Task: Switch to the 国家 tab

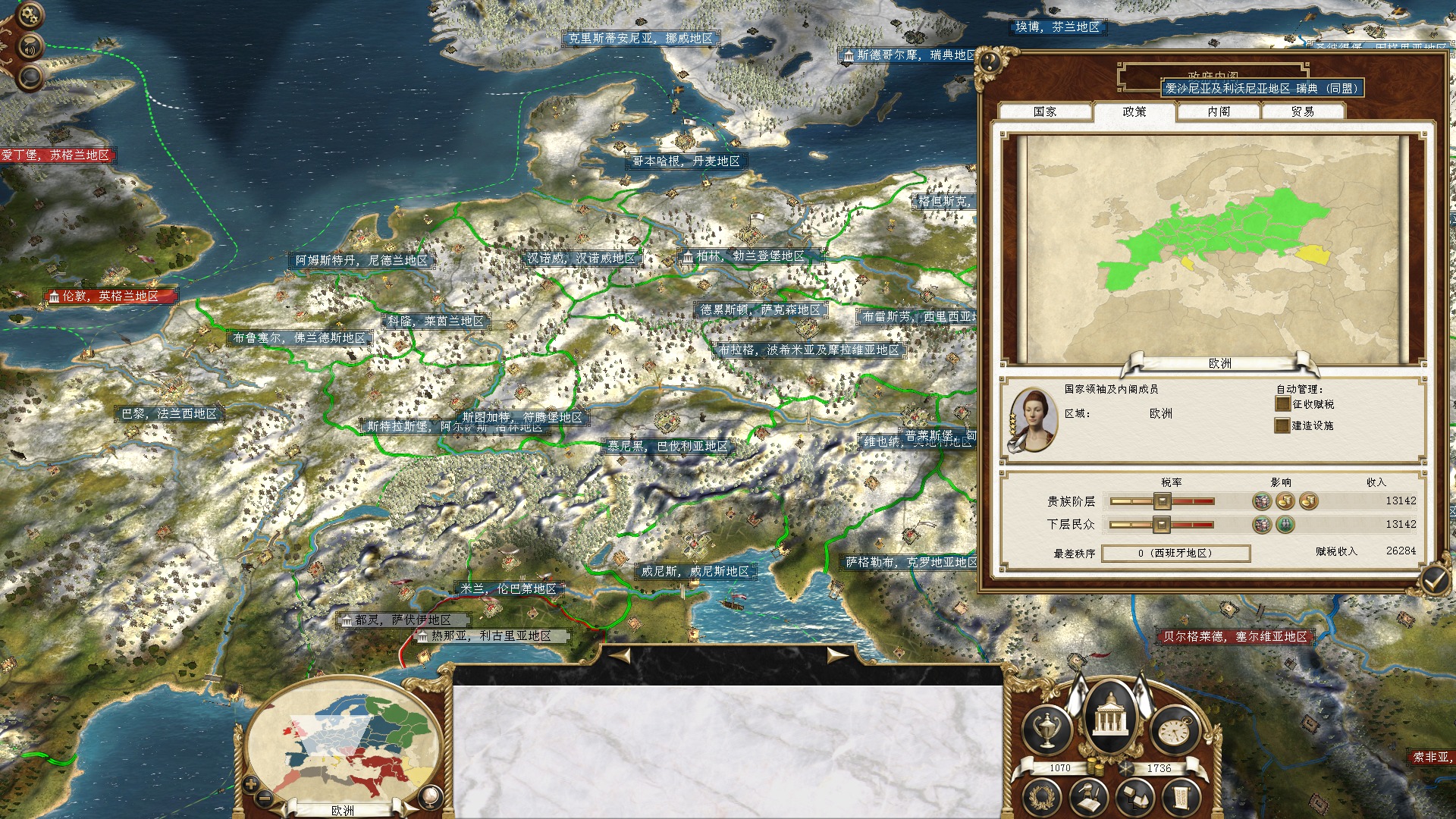Action: pos(1044,111)
